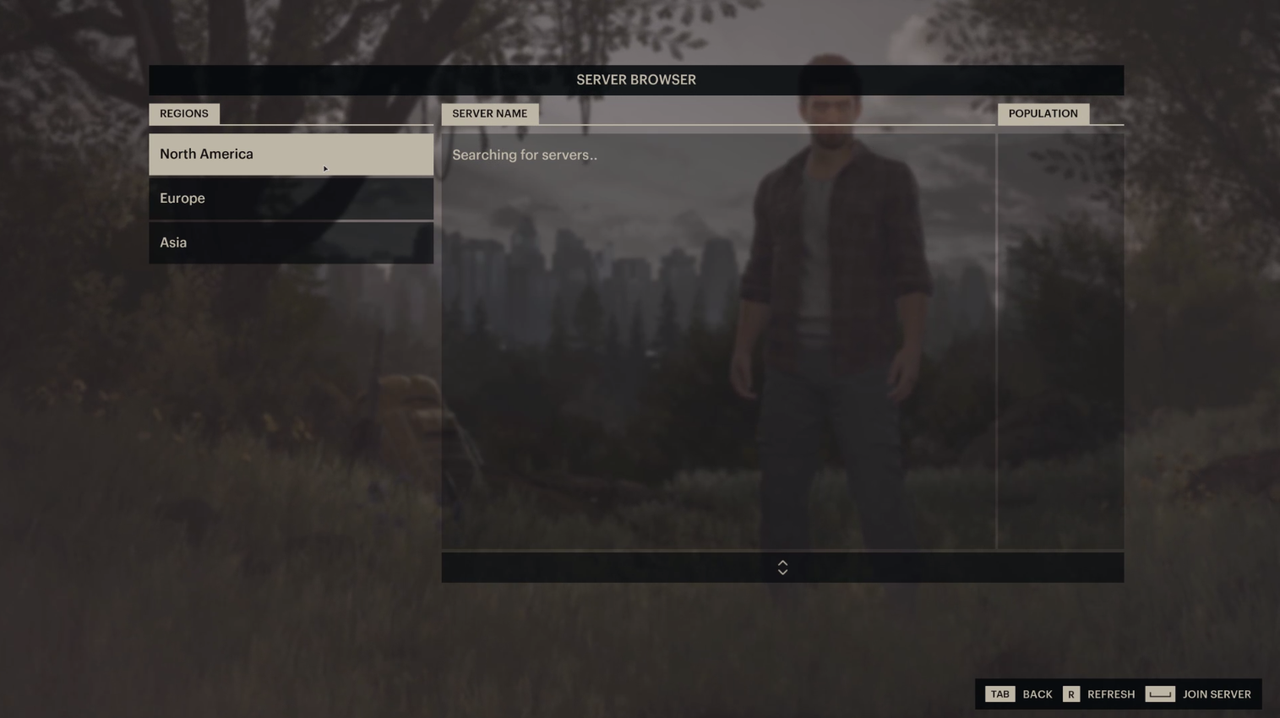The width and height of the screenshot is (1280, 718).
Task: Sort servers by Server Name header
Action: pyautogui.click(x=489, y=113)
